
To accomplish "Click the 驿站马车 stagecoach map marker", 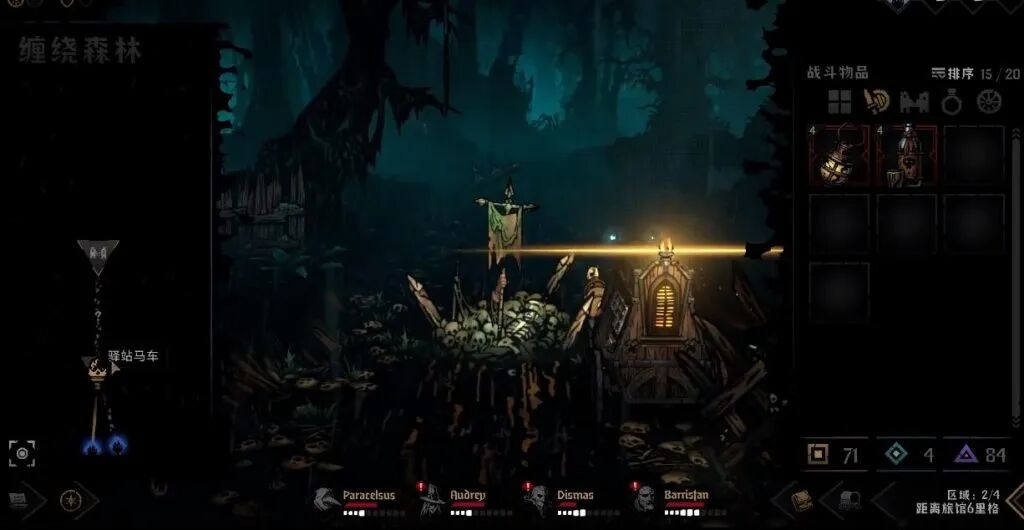I will point(97,366).
